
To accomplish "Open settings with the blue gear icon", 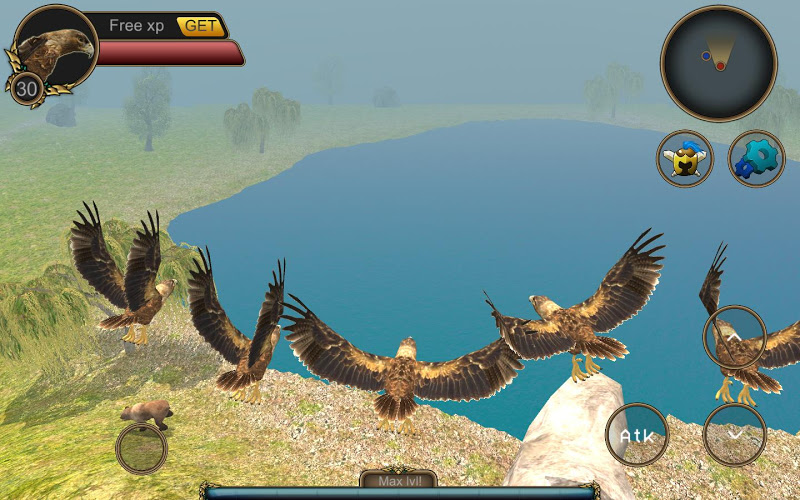I will (756, 159).
